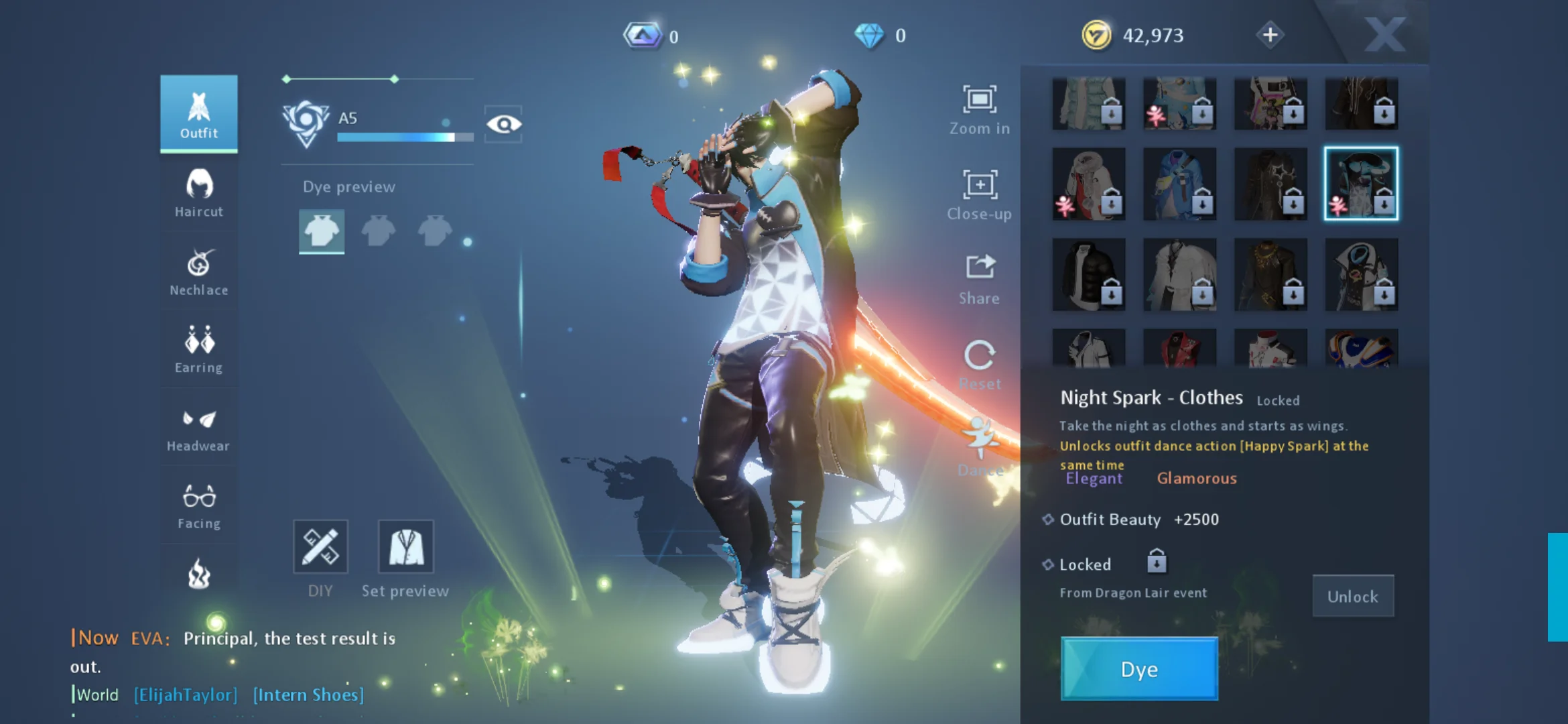1568x724 pixels.
Task: Toggle the eye visibility icon
Action: click(x=504, y=124)
